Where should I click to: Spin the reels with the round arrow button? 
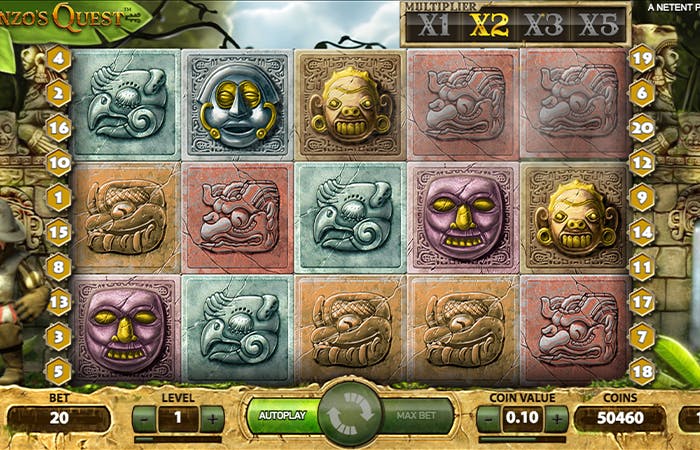pos(351,413)
